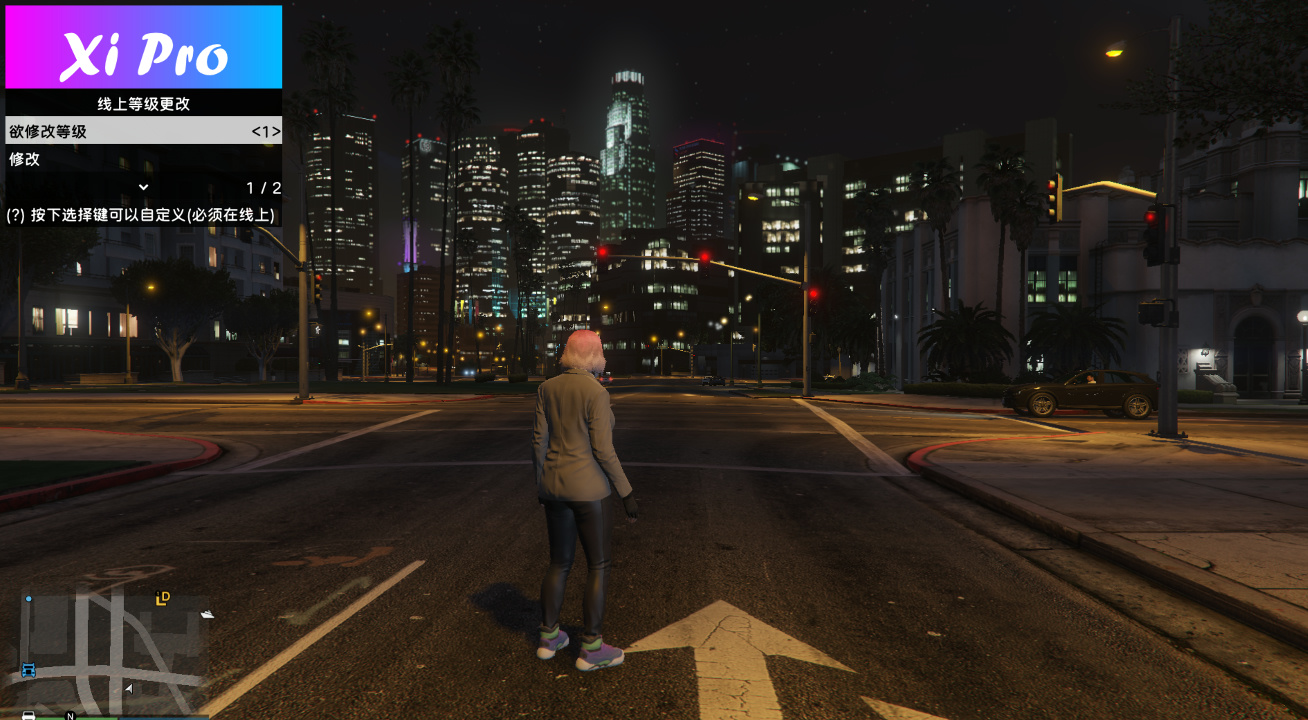Click the down arrow scroll indicator in menu
Image resolution: width=1308 pixels, height=720 pixels.
(143, 187)
